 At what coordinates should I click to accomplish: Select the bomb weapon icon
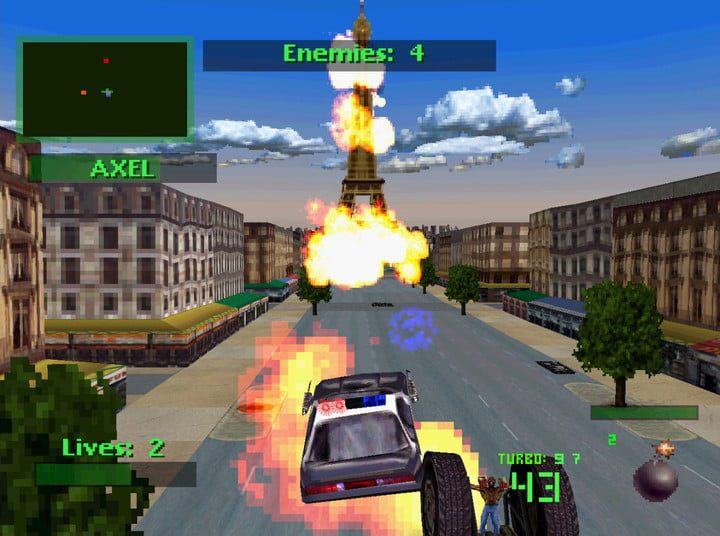656,476
